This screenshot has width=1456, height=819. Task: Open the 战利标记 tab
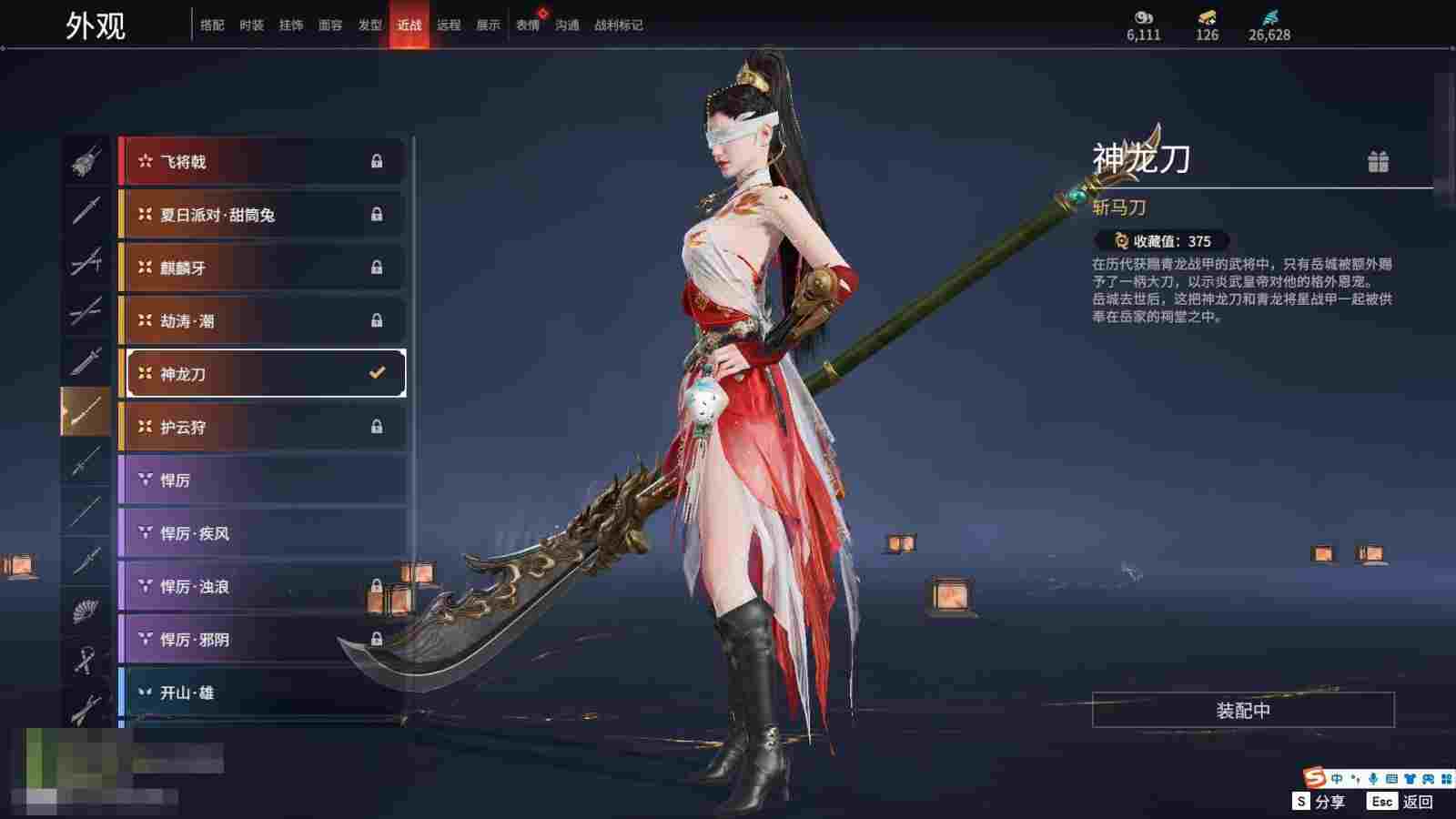(x=618, y=25)
